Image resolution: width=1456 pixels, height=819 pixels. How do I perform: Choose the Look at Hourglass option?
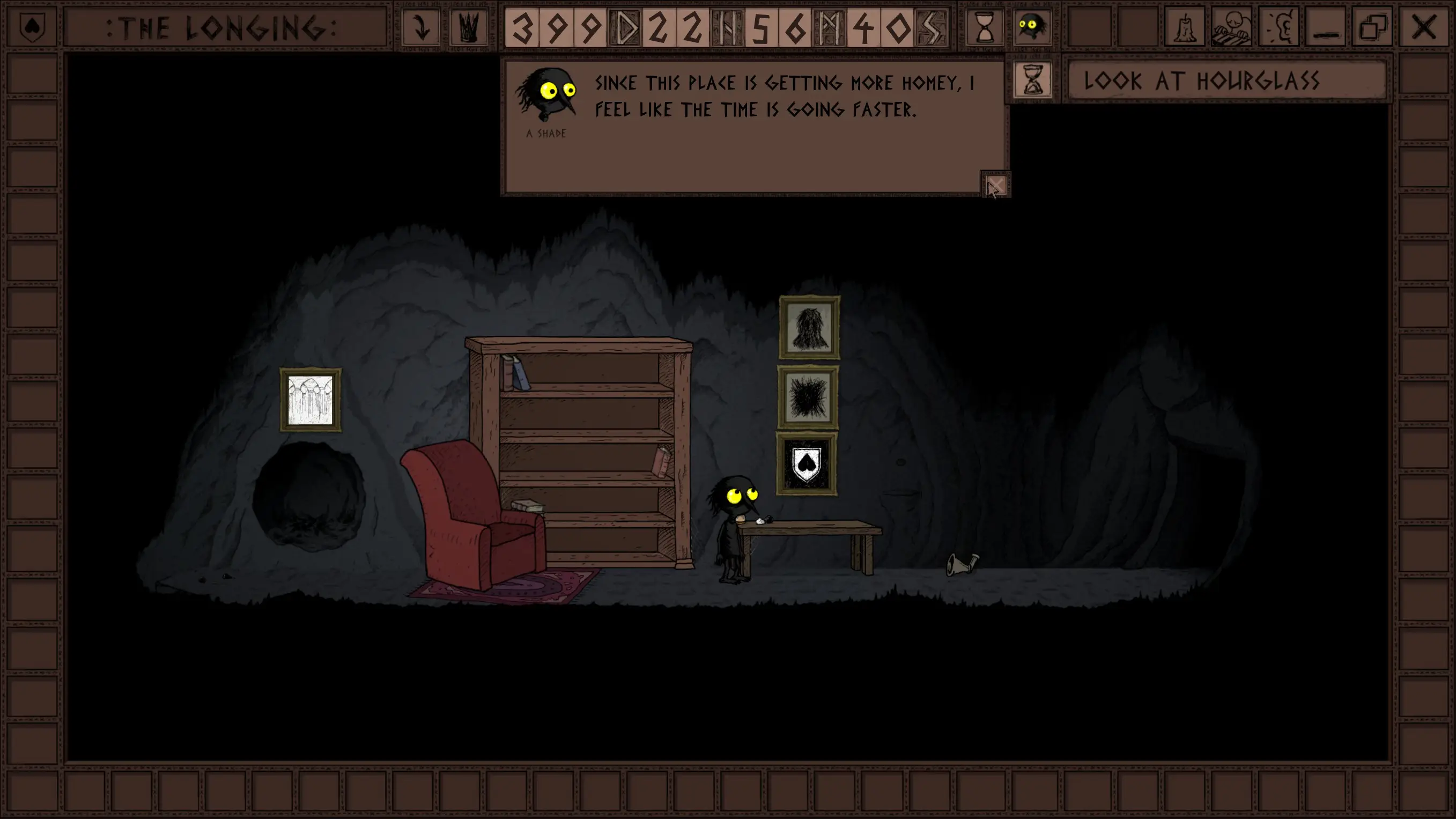click(x=1226, y=81)
